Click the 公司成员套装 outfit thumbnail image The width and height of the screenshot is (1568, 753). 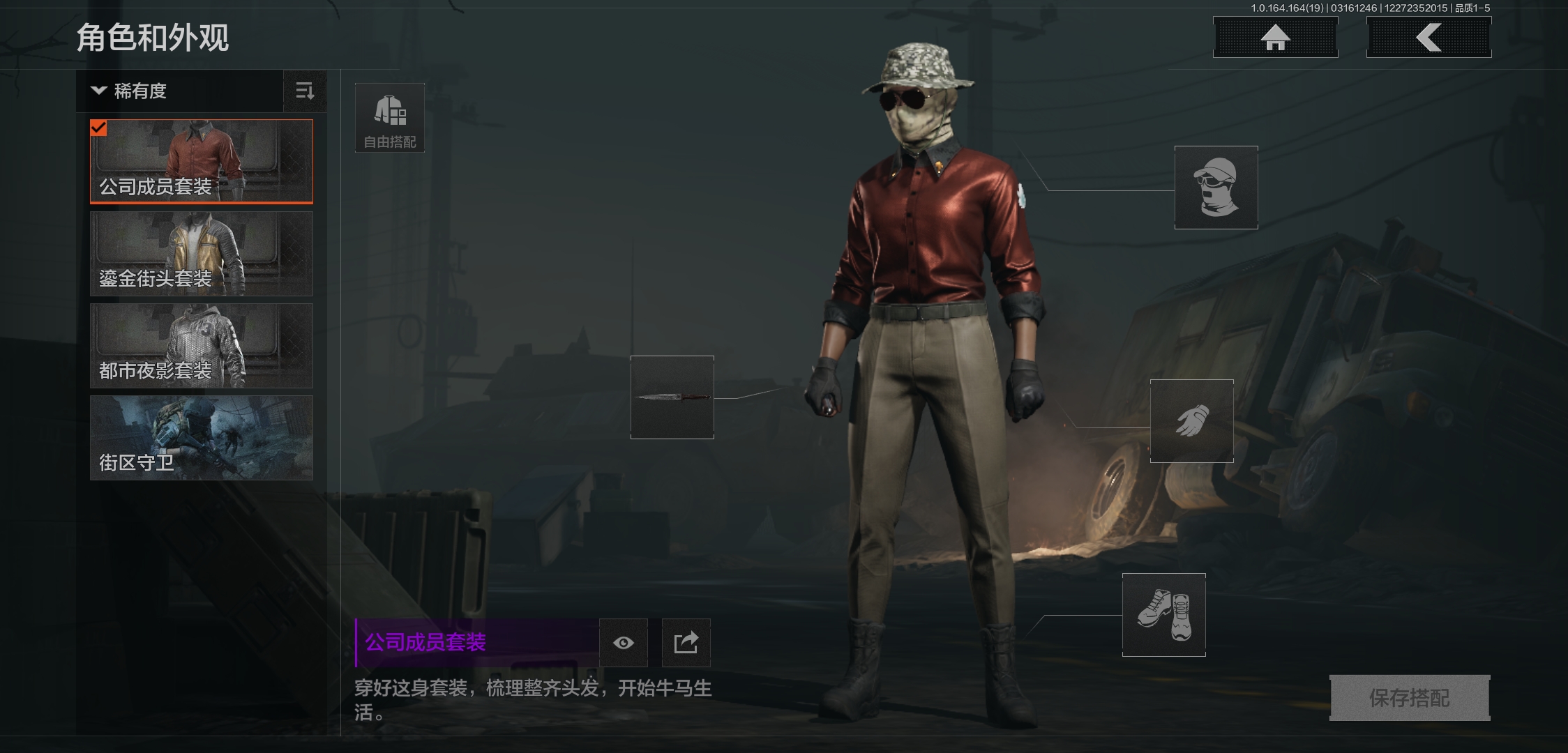[201, 161]
